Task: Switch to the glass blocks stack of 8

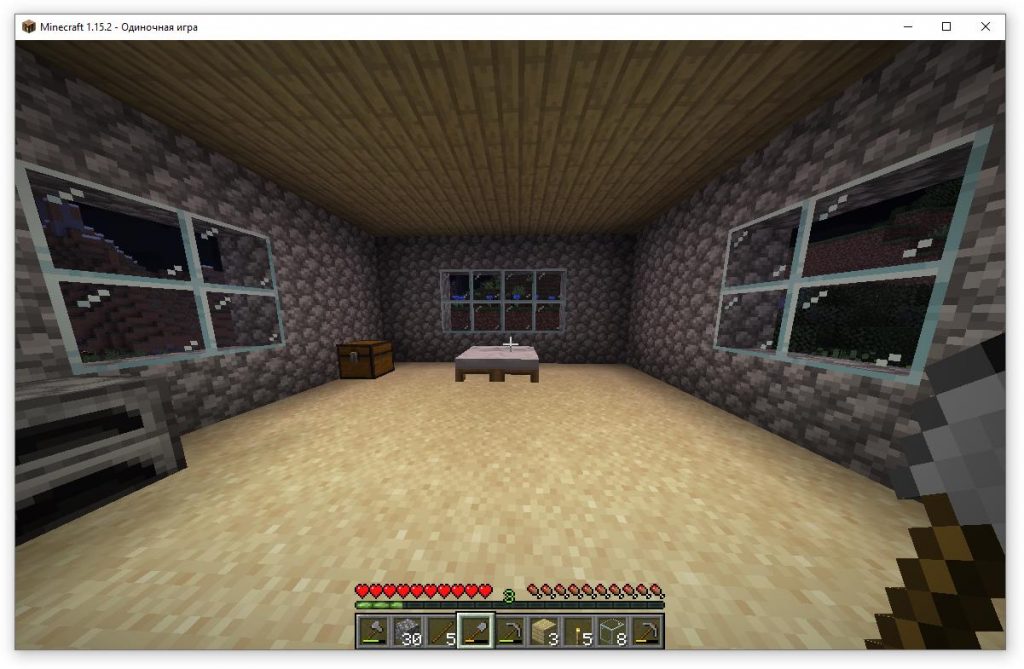Action: point(612,630)
